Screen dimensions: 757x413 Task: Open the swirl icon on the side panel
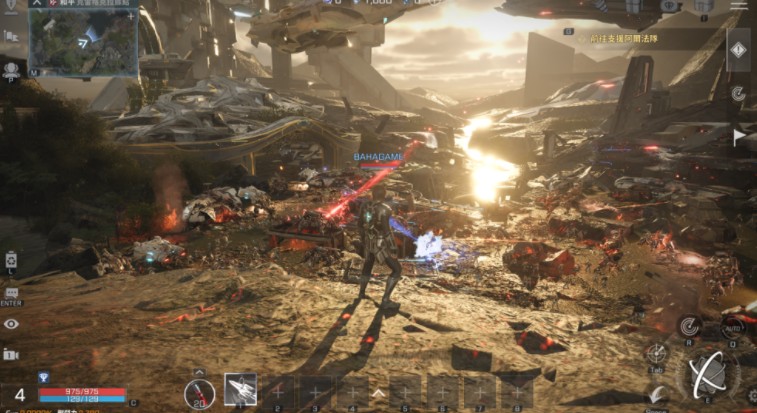coord(738,93)
